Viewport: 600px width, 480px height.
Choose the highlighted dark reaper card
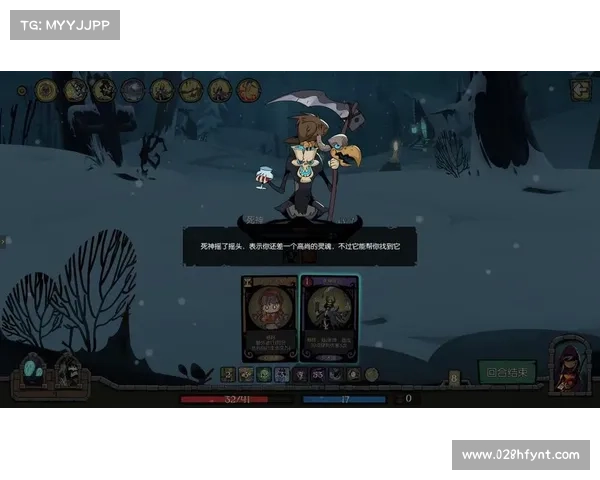[329, 318]
